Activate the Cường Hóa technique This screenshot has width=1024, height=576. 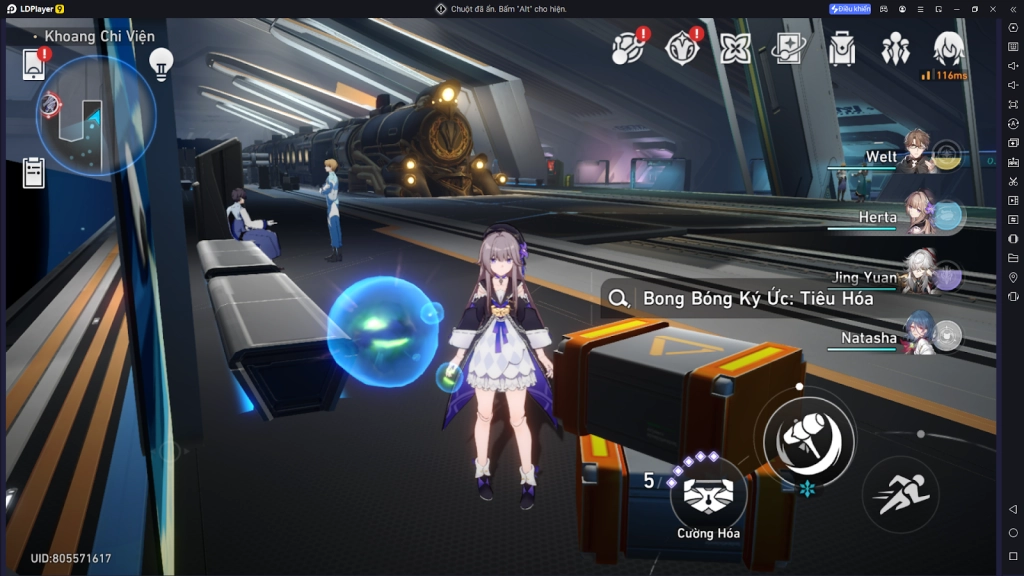coord(708,494)
